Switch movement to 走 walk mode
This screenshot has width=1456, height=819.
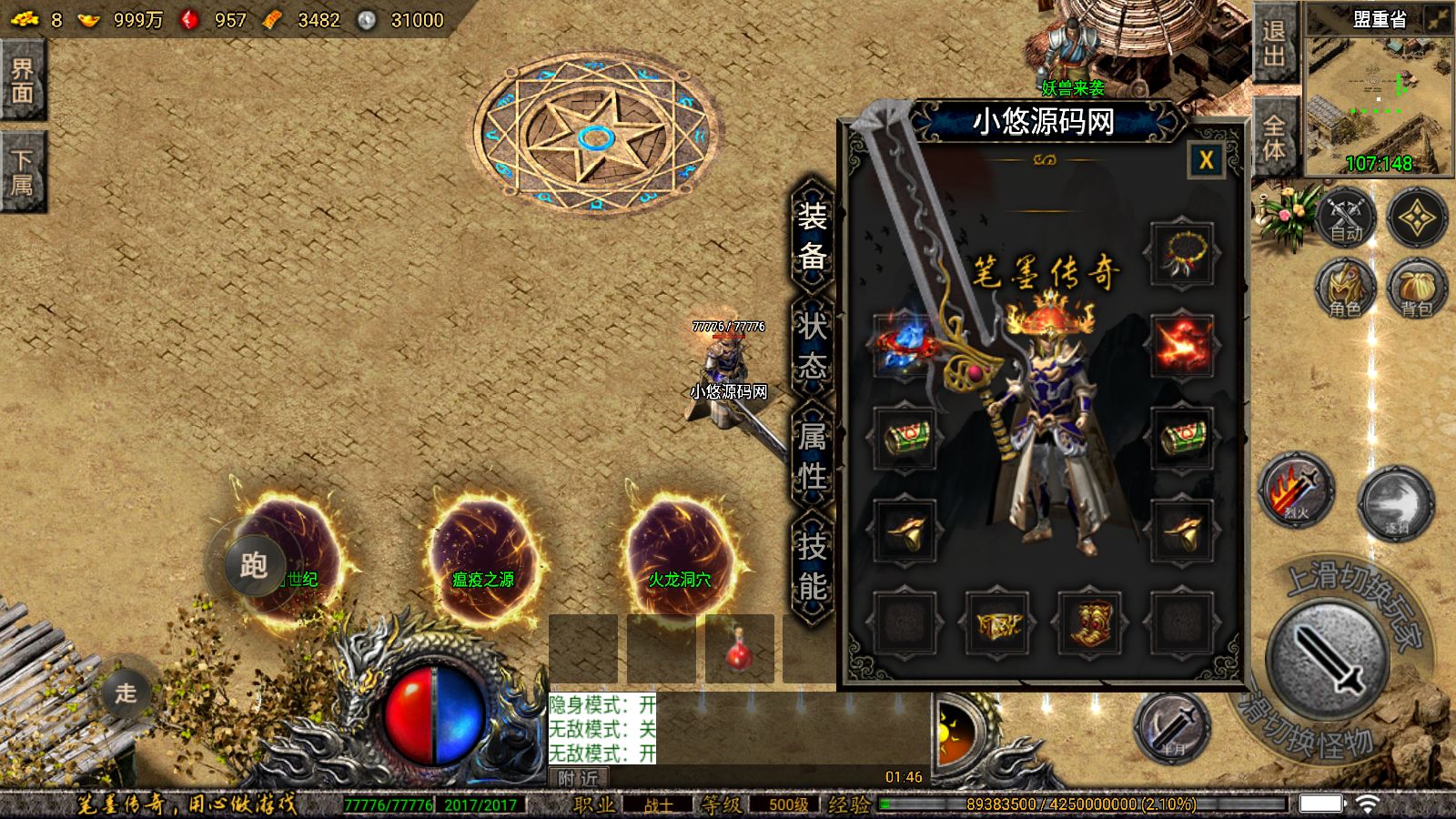(125, 693)
